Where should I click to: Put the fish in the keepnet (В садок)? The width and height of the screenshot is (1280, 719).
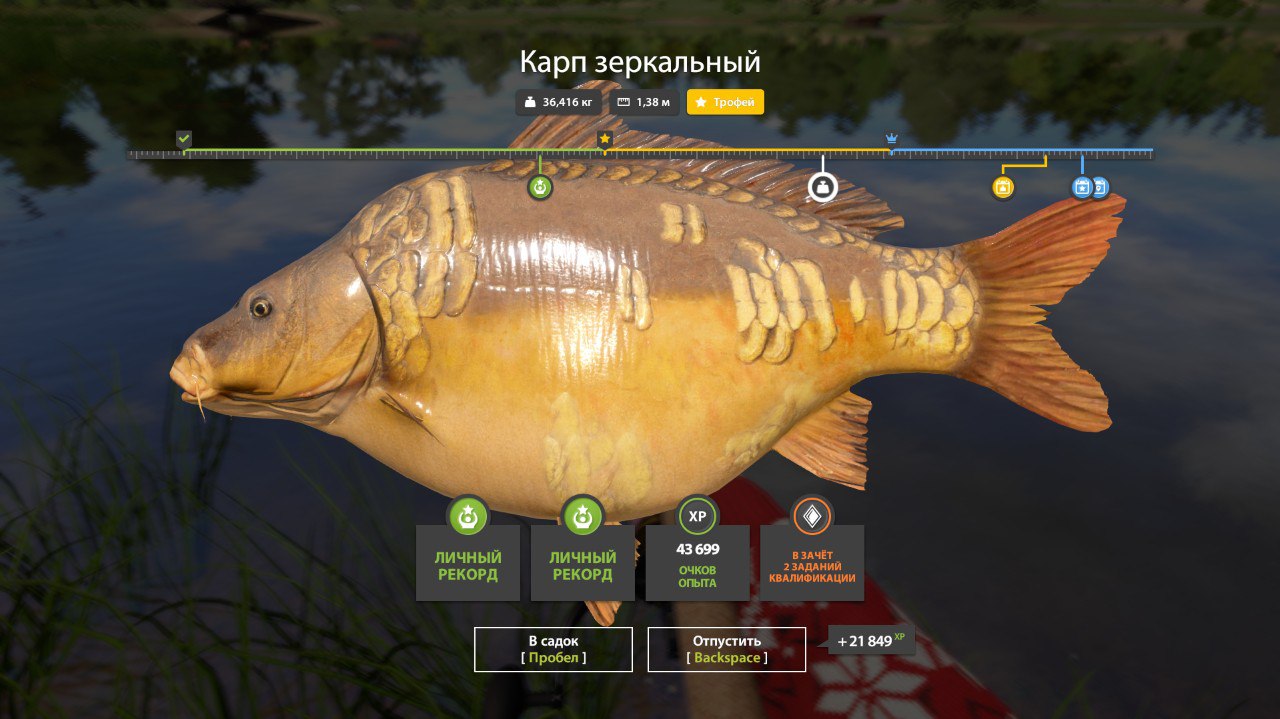click(x=553, y=649)
